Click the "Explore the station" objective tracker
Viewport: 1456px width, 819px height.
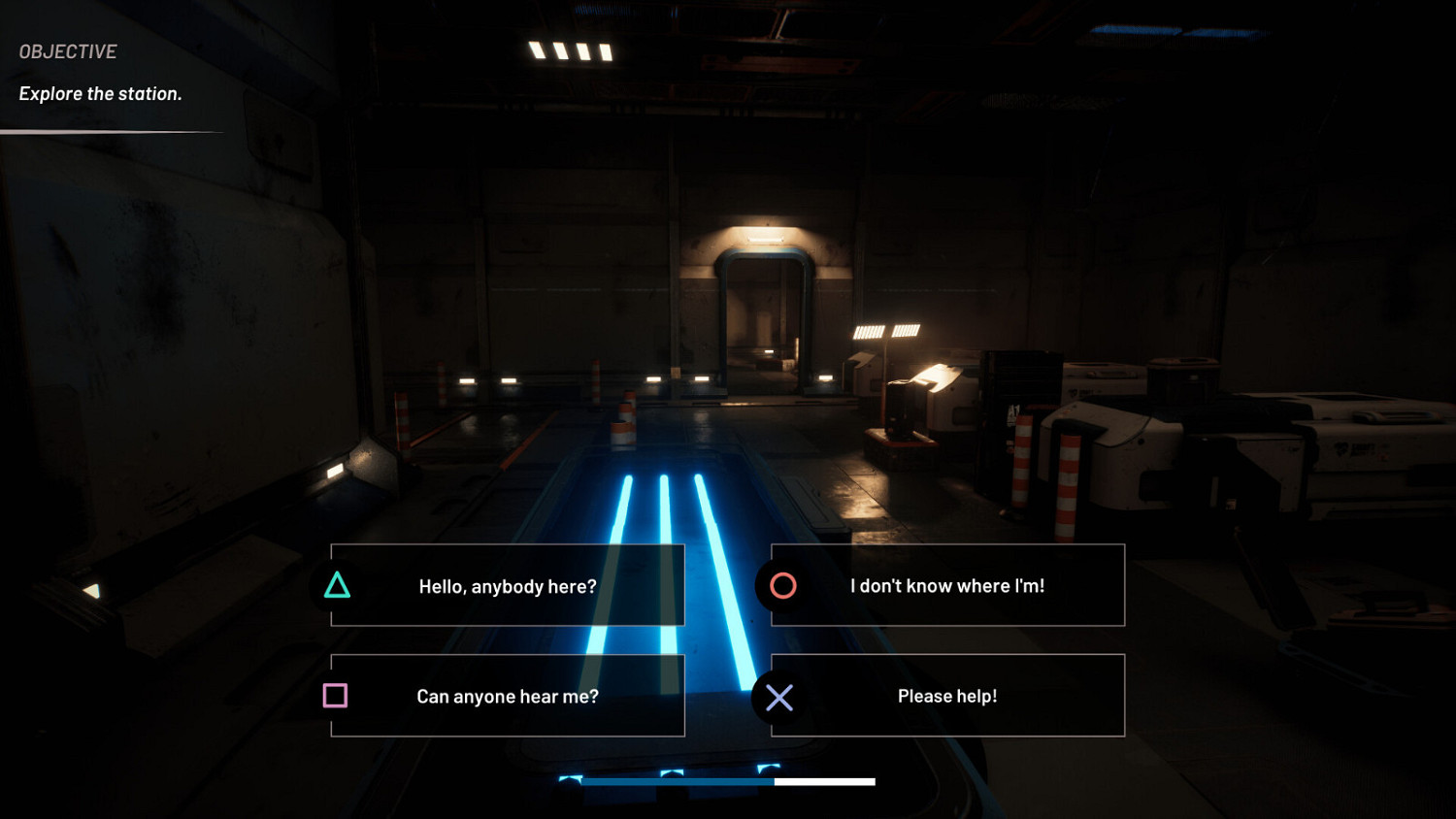coord(101,93)
